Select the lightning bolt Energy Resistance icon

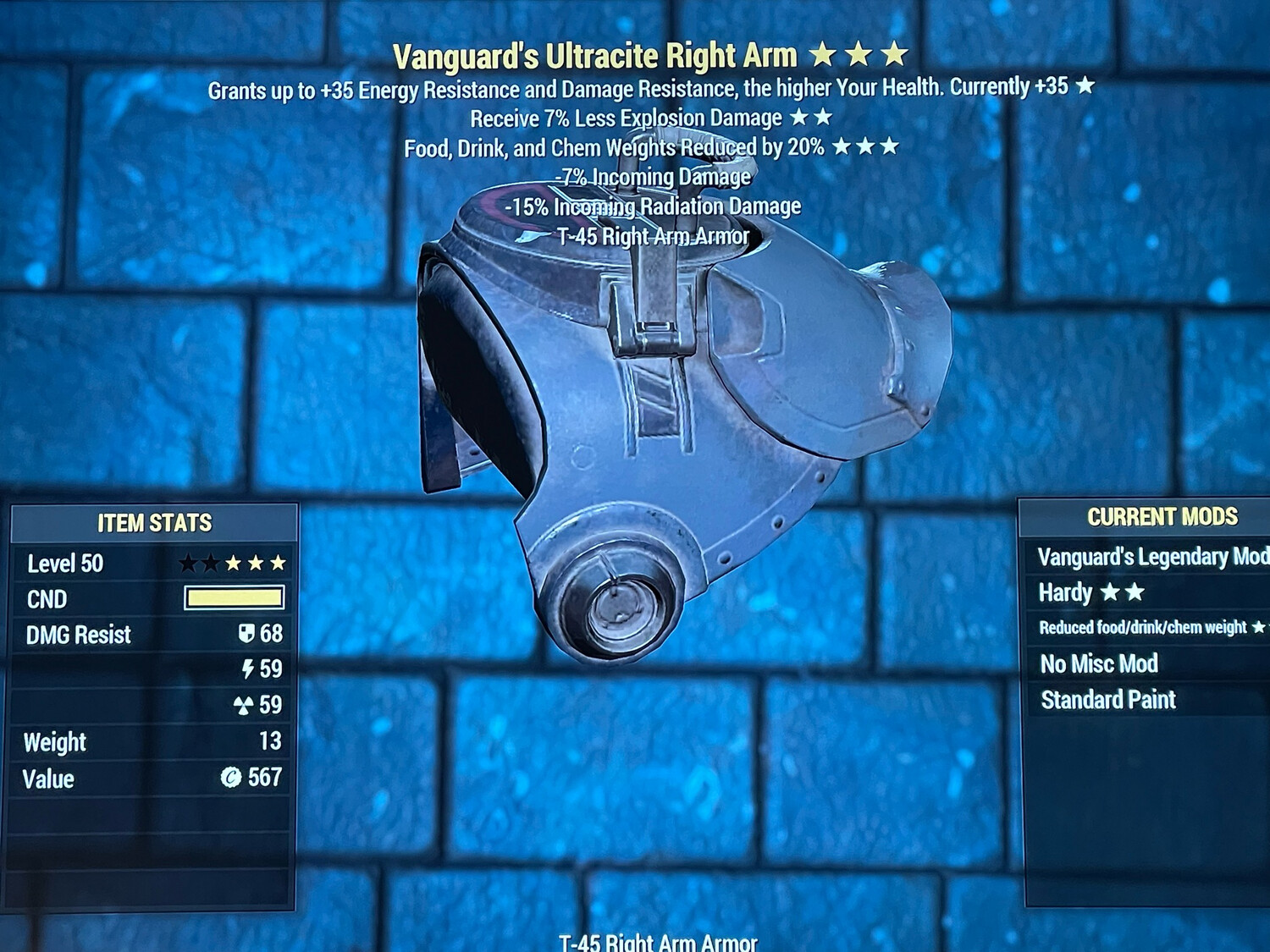[246, 669]
